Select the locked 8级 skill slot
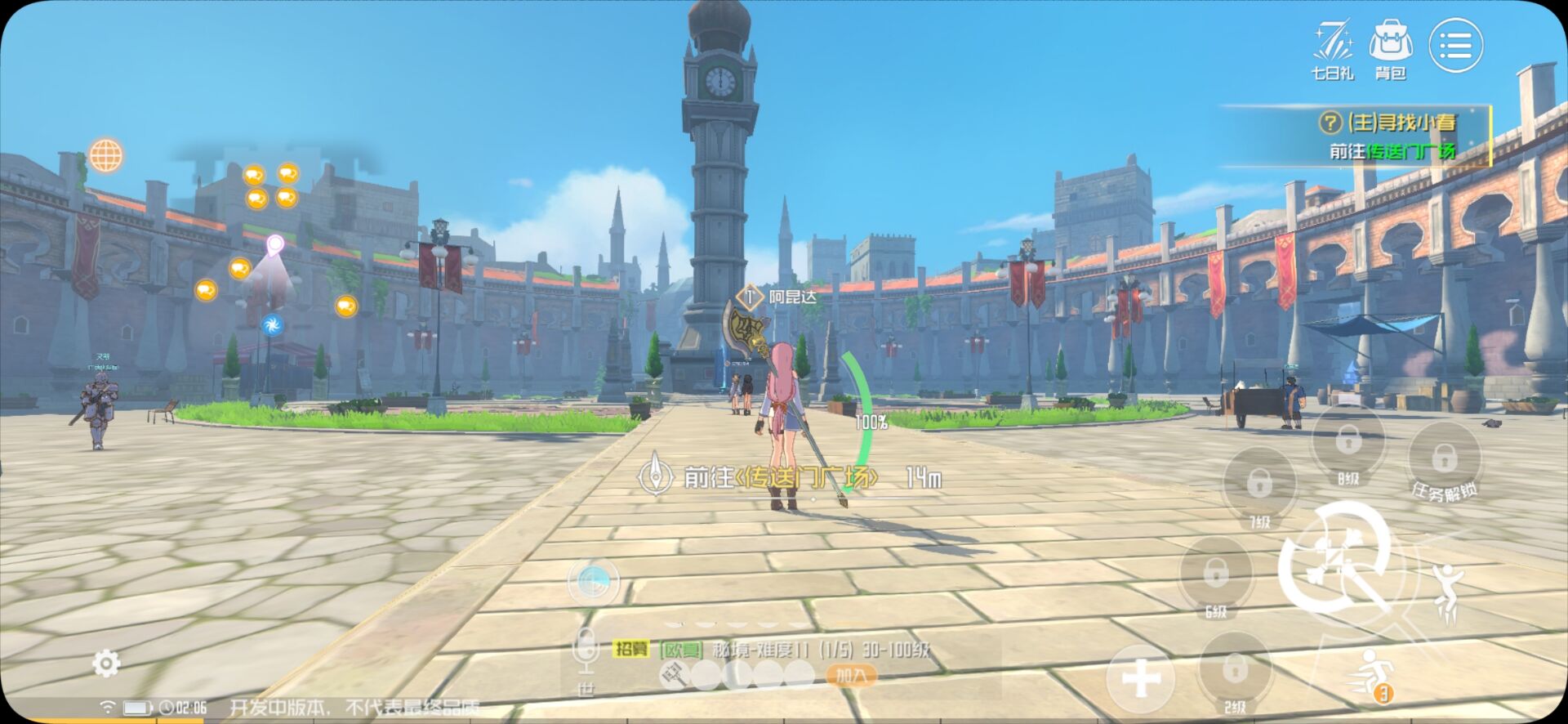The width and height of the screenshot is (1568, 724). point(1347,442)
